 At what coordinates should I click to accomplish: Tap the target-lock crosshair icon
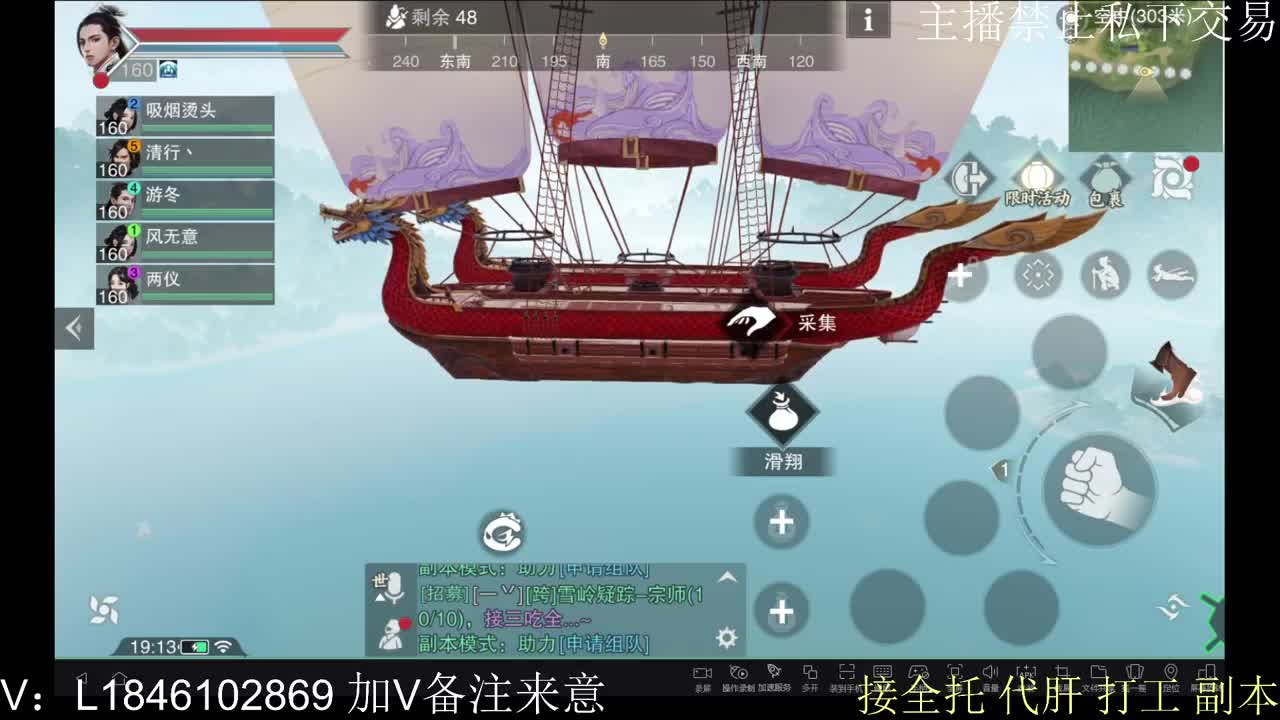[x=1039, y=275]
